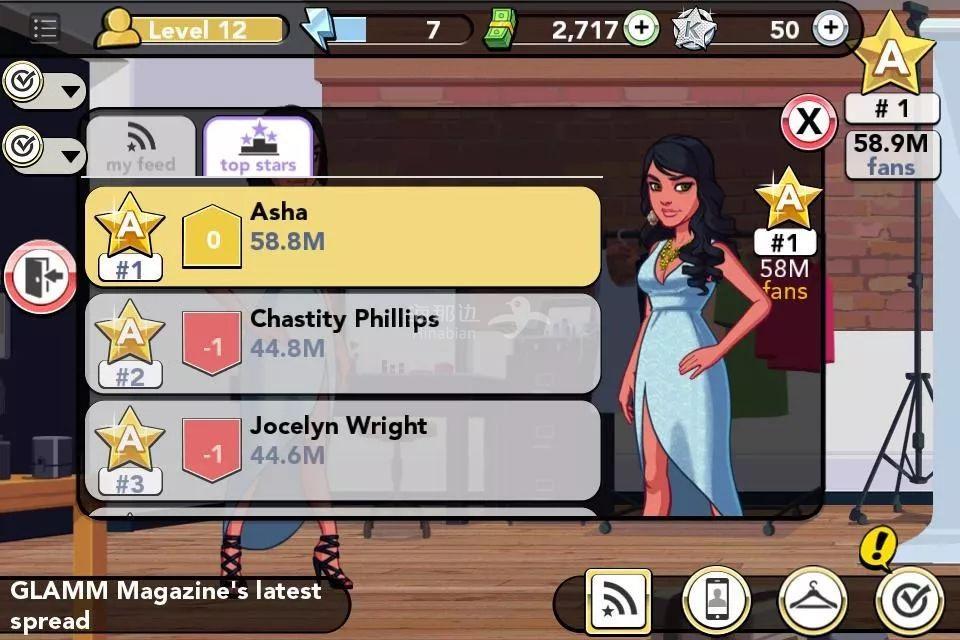Choose the Jocelyn Wright ranking row

tap(342, 450)
